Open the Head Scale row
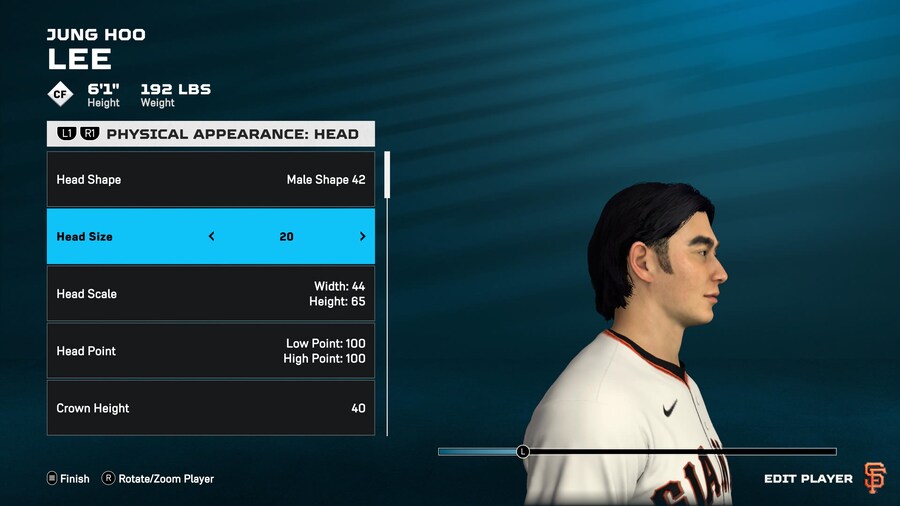The width and height of the screenshot is (900, 506). coord(211,294)
